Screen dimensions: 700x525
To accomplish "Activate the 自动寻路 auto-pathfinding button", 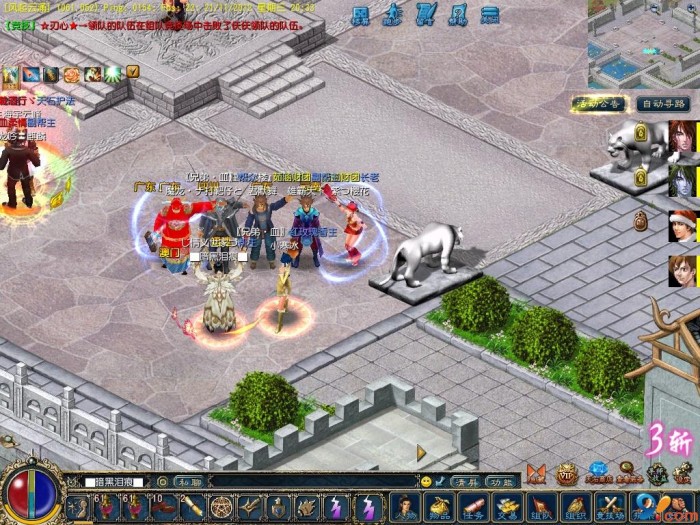I will pos(663,103).
